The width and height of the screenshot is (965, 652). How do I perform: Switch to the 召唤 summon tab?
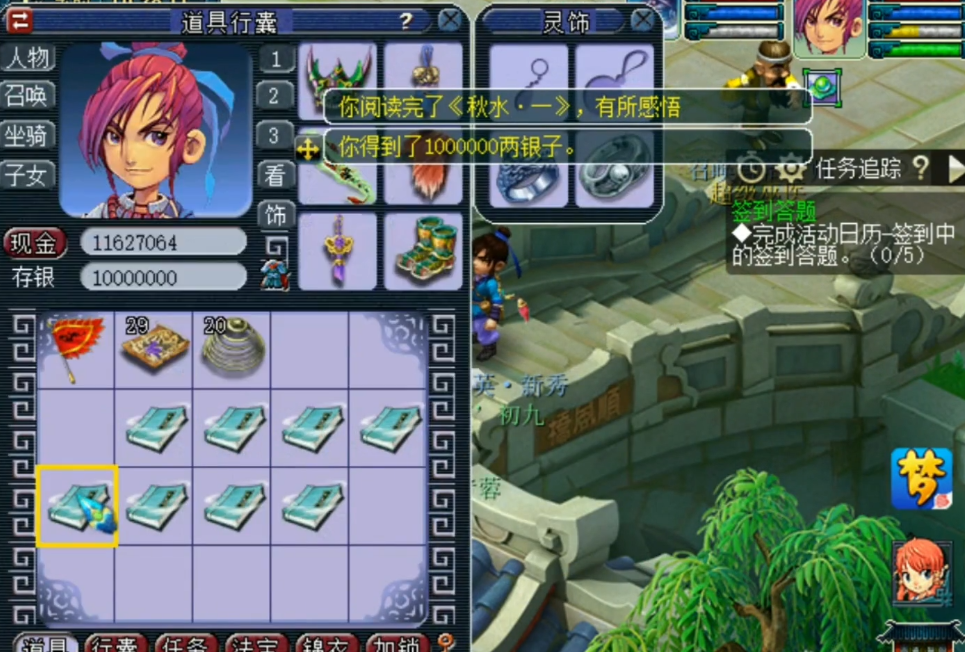(x=28, y=96)
